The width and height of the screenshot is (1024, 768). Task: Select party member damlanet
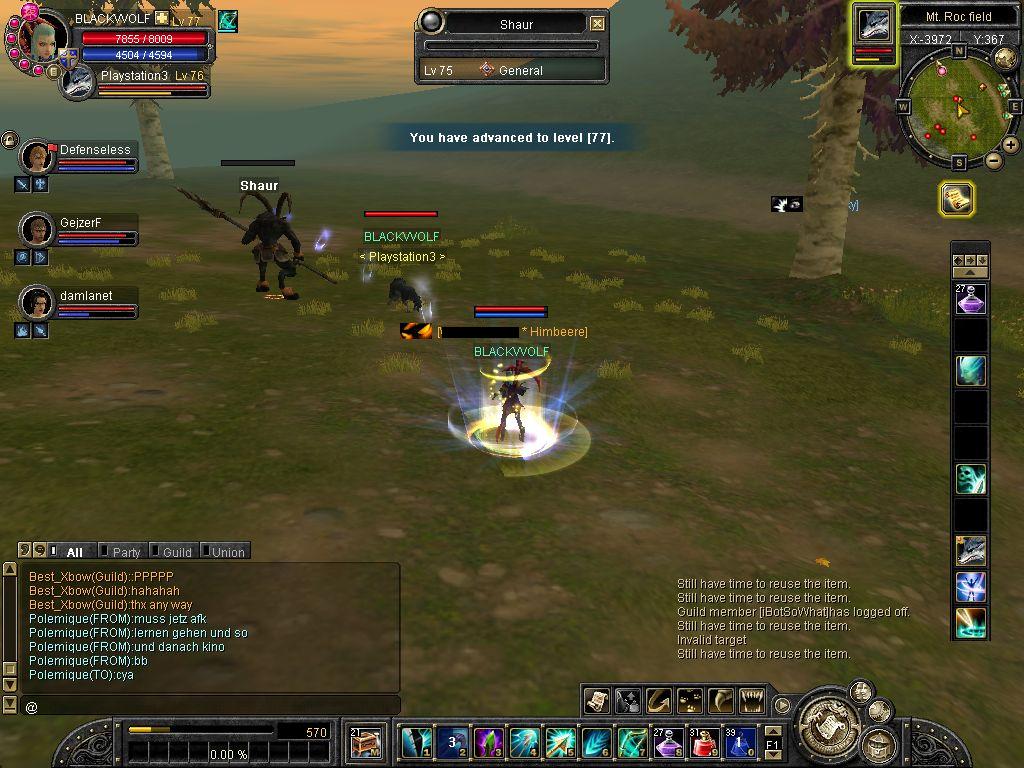[x=38, y=302]
